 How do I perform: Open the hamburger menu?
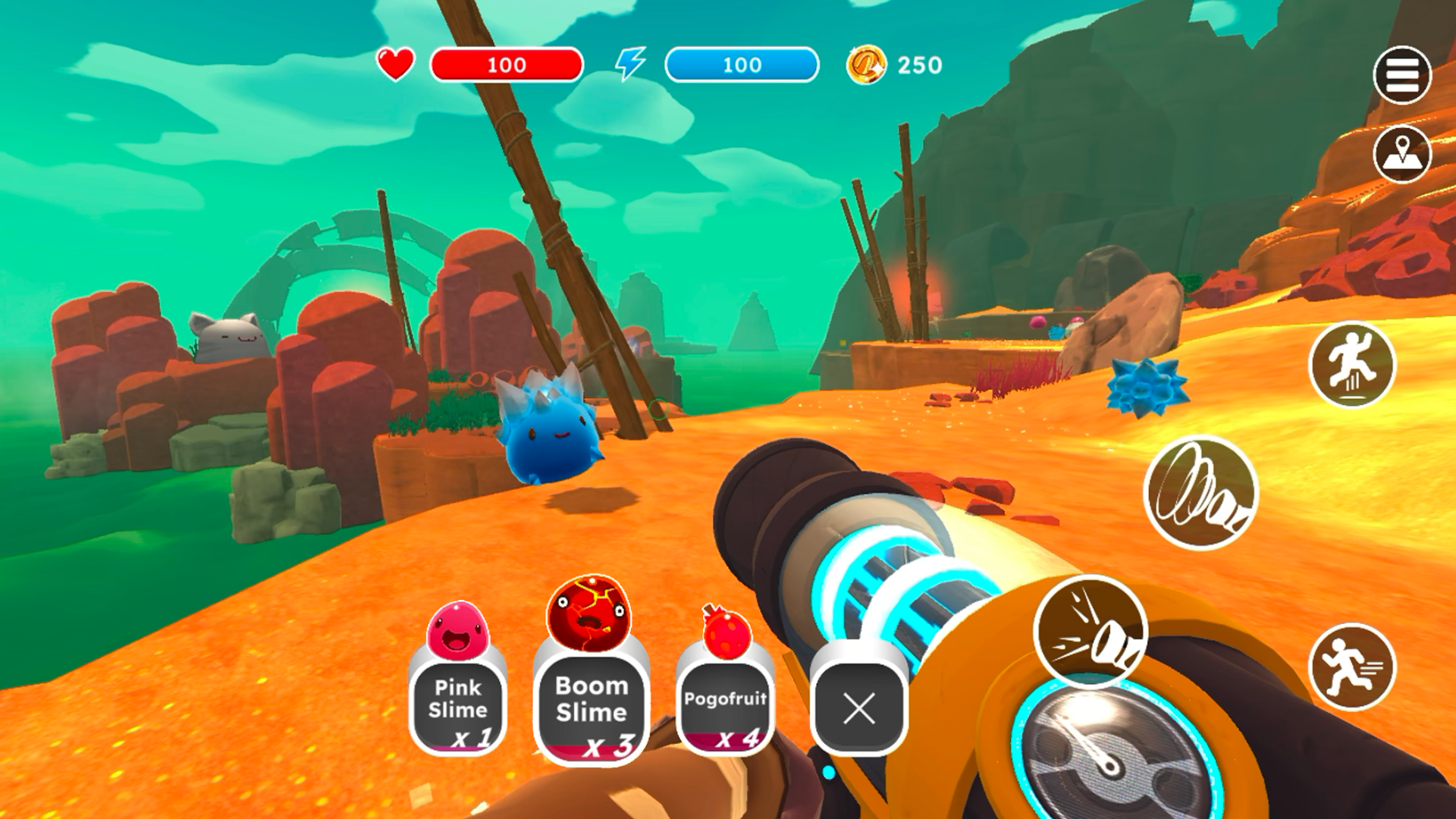click(x=1401, y=75)
